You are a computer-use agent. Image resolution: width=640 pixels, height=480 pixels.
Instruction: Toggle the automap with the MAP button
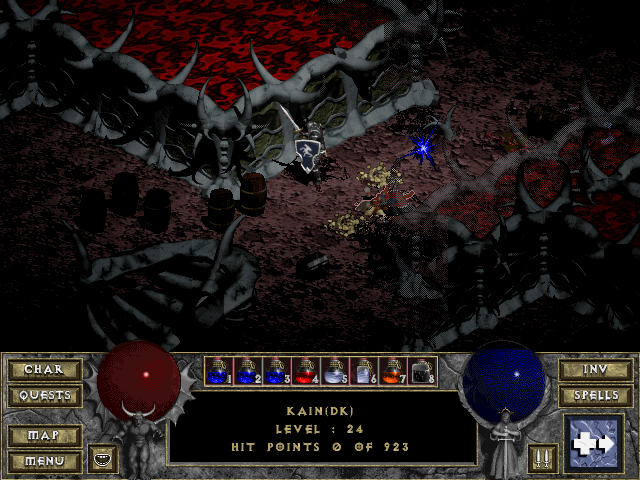point(44,436)
